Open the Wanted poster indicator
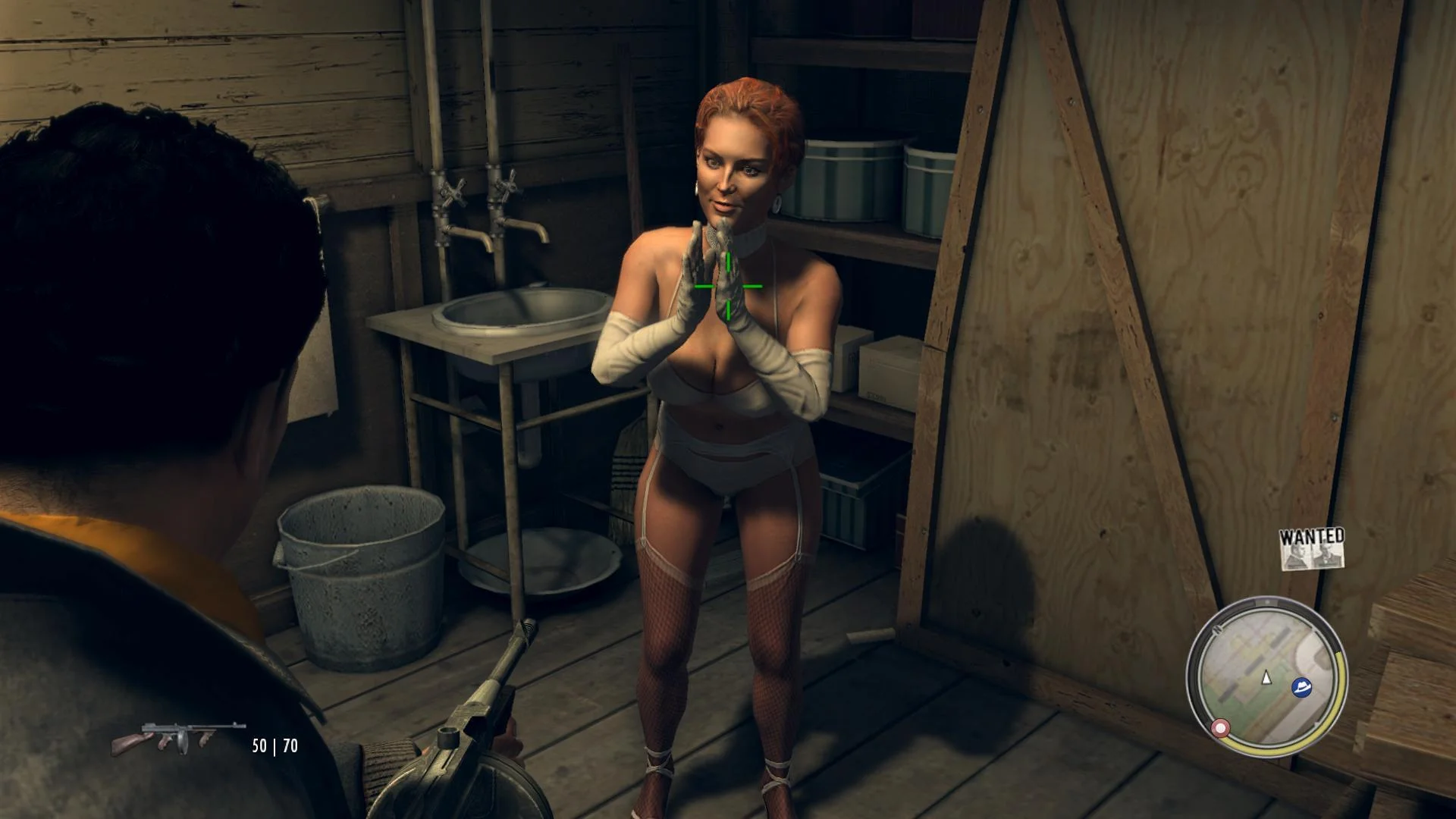The image size is (1456, 819). click(x=1312, y=549)
